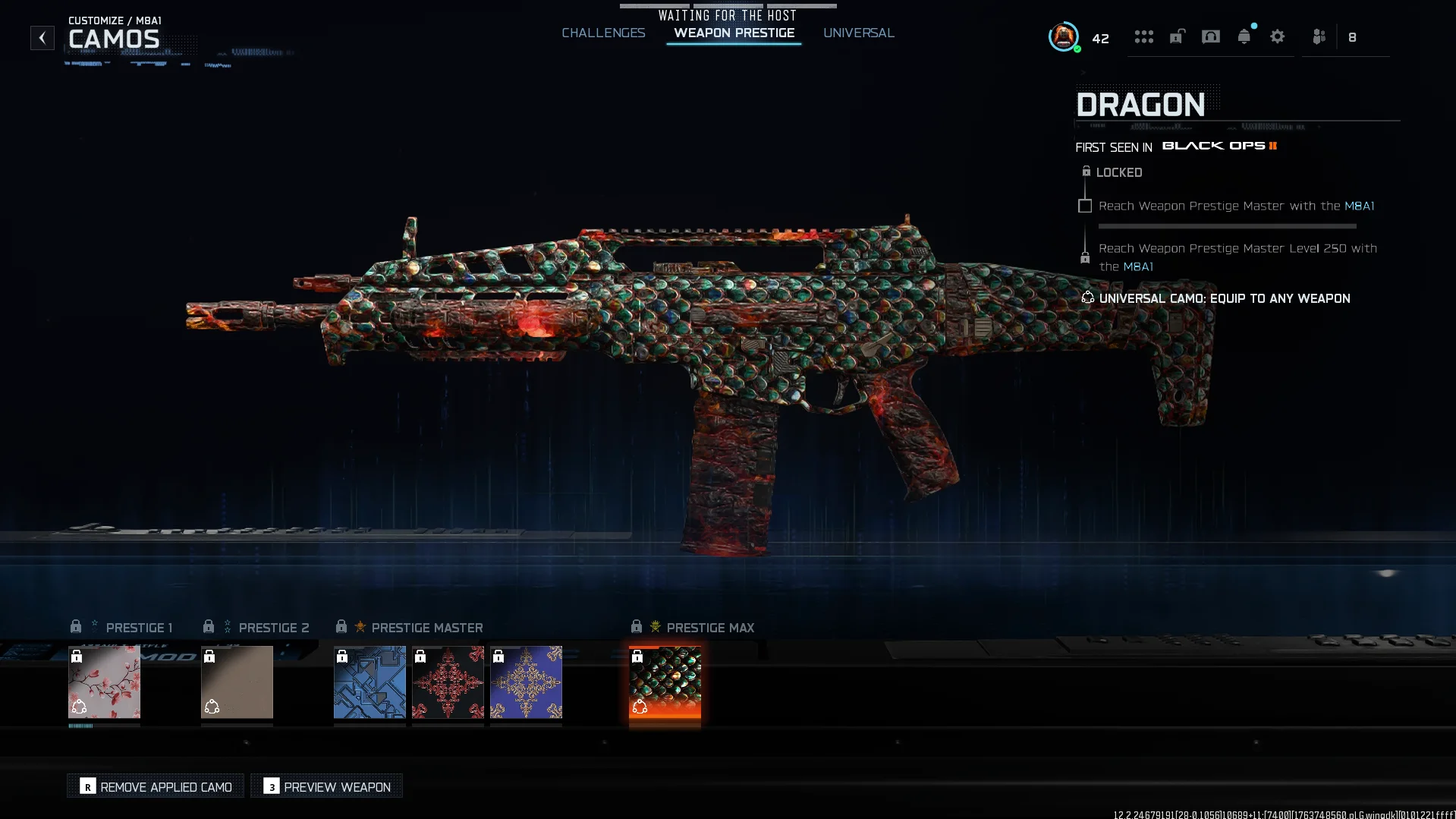Viewport: 1456px width, 819px height.
Task: Choose the purple gold ornate camo
Action: point(526,682)
